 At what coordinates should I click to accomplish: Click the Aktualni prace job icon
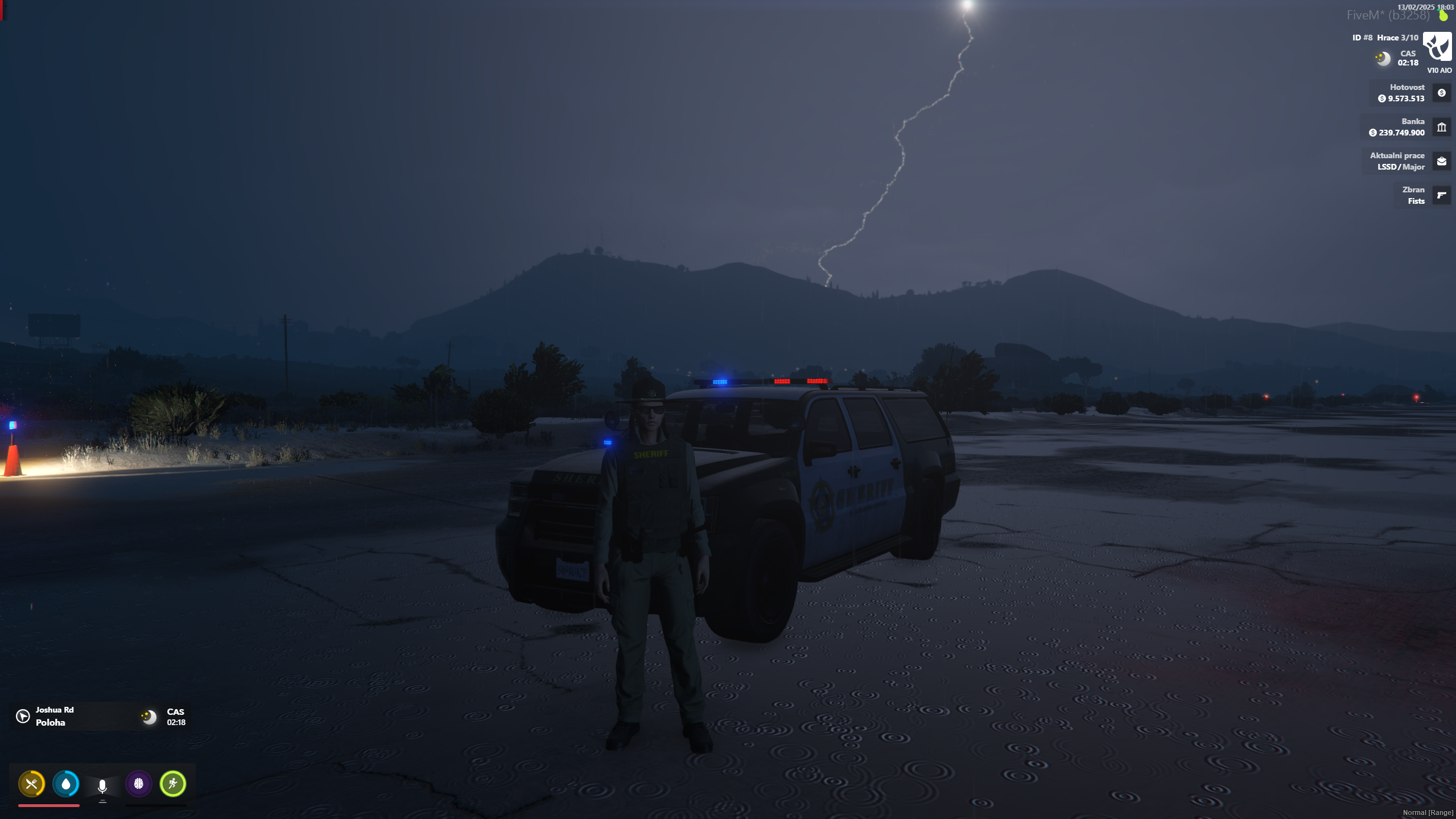click(x=1441, y=161)
